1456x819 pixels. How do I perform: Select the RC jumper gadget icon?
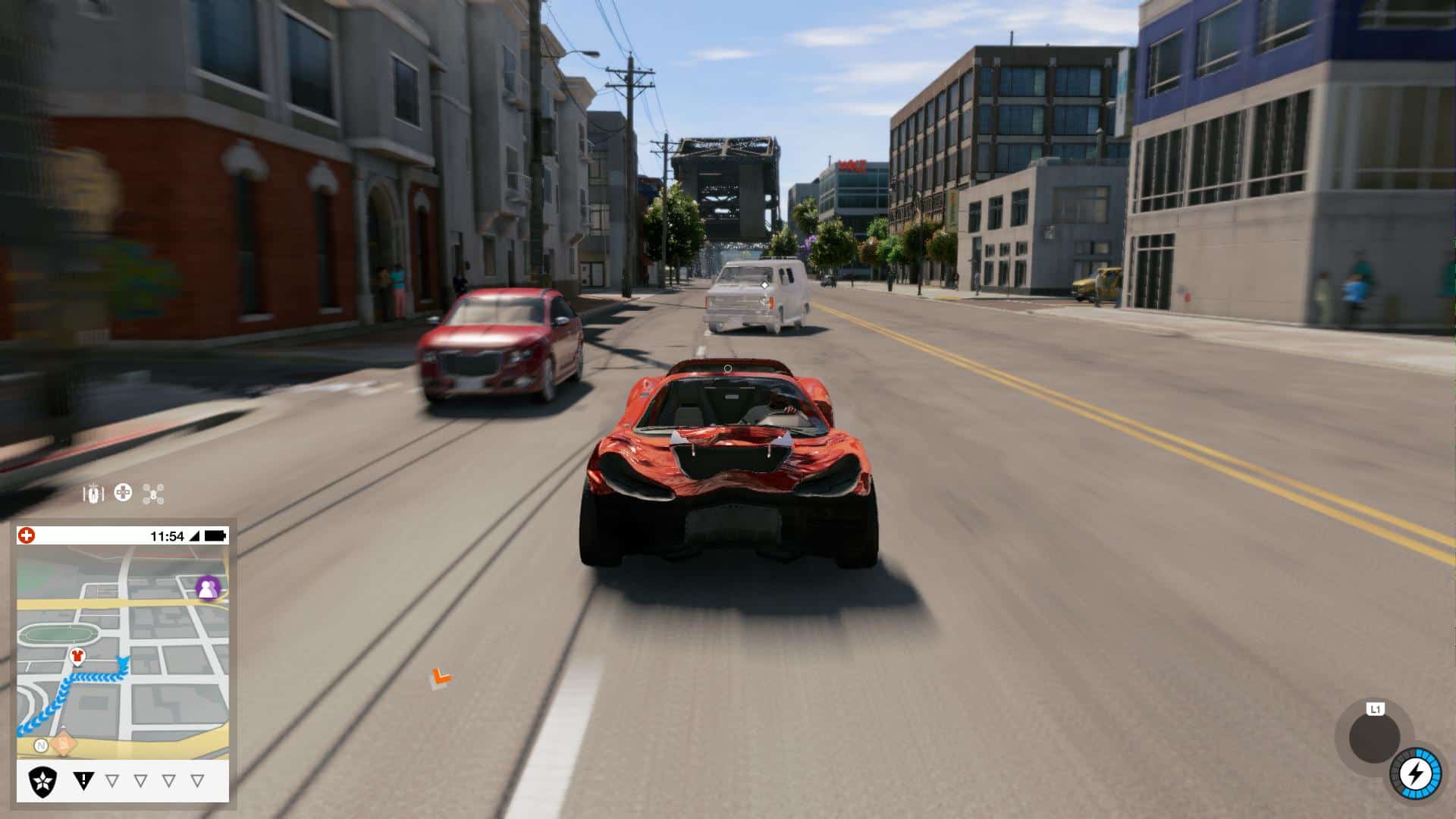click(x=93, y=494)
